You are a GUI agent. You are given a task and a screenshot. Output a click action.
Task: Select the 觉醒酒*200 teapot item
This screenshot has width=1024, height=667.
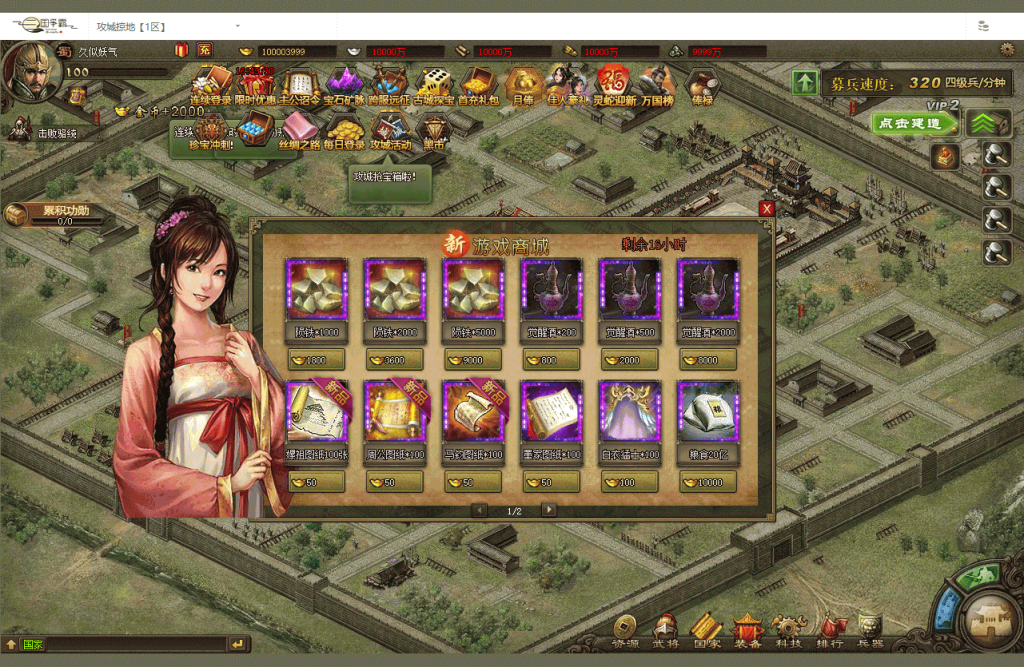(x=550, y=290)
